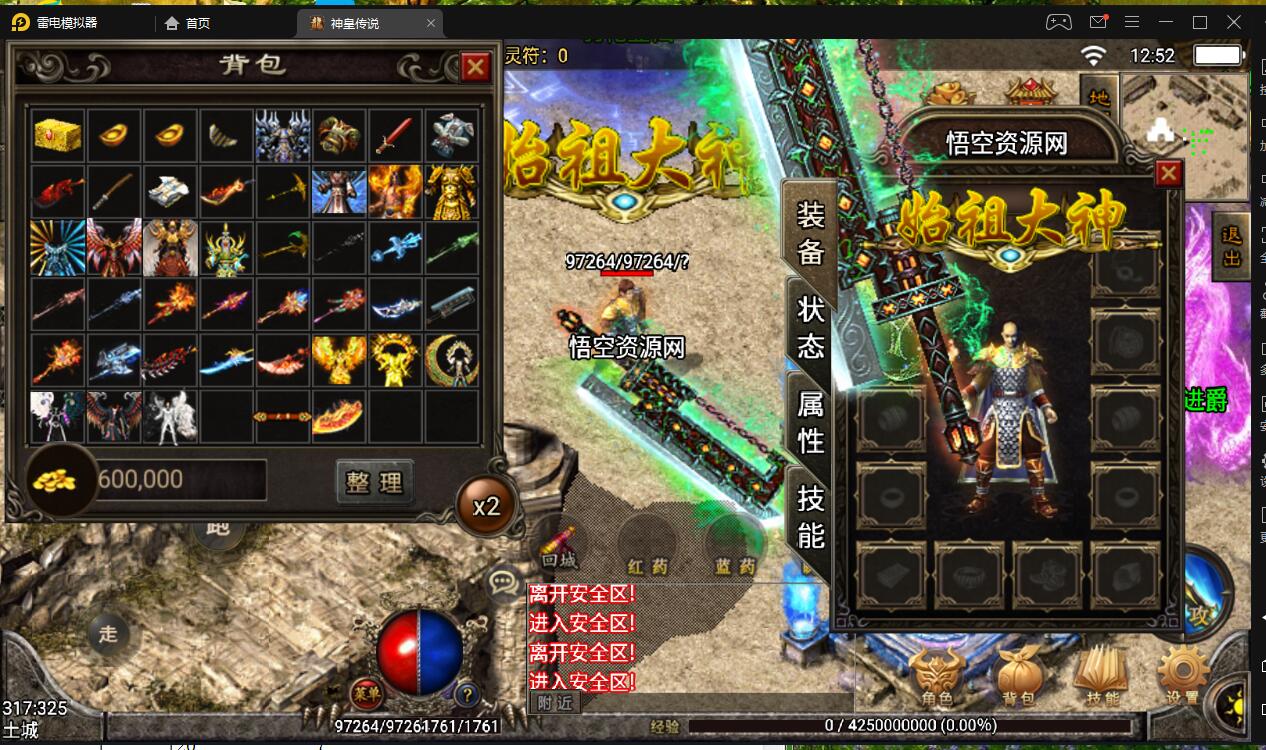1266x750 pixels.
Task: Open the 角色 character menu
Action: pos(937,677)
